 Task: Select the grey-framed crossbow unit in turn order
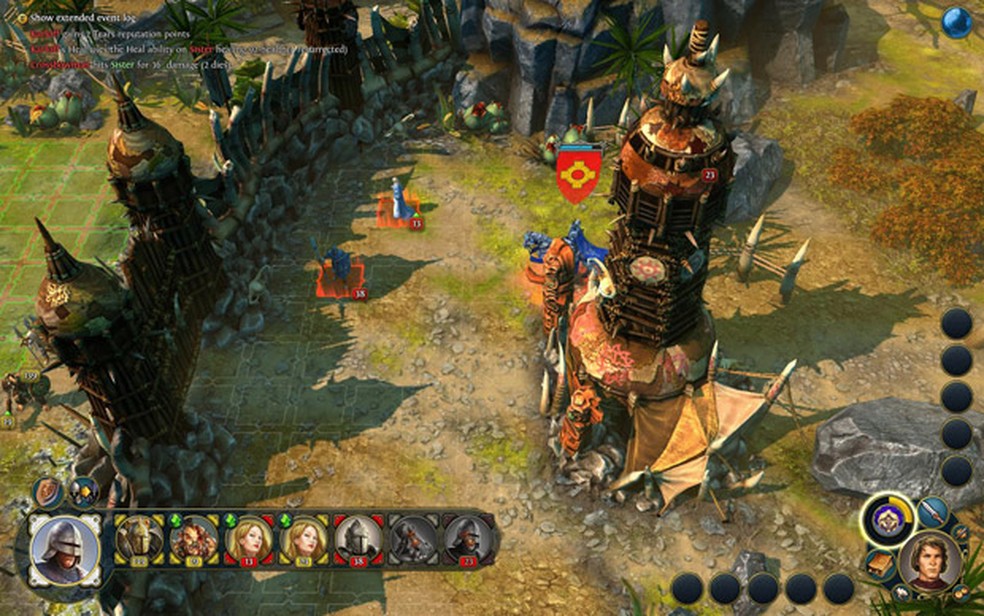413,541
